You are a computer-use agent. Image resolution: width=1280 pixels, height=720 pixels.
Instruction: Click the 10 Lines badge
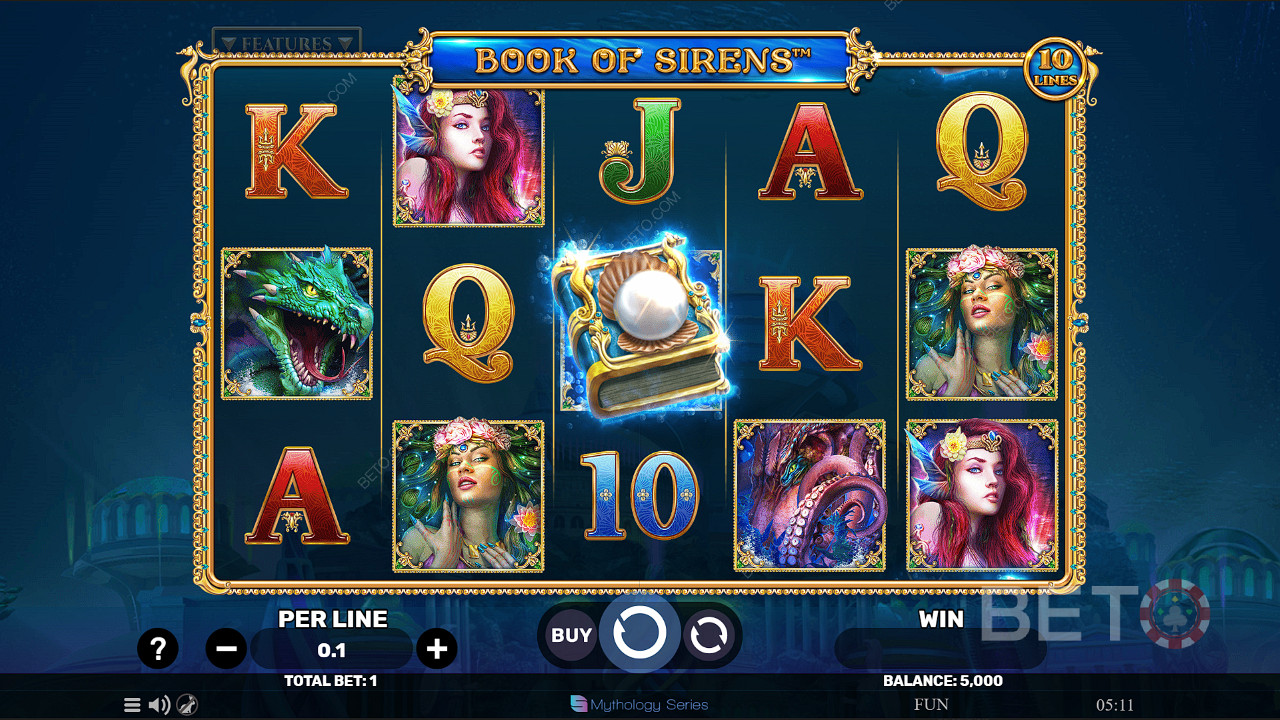(x=1055, y=70)
